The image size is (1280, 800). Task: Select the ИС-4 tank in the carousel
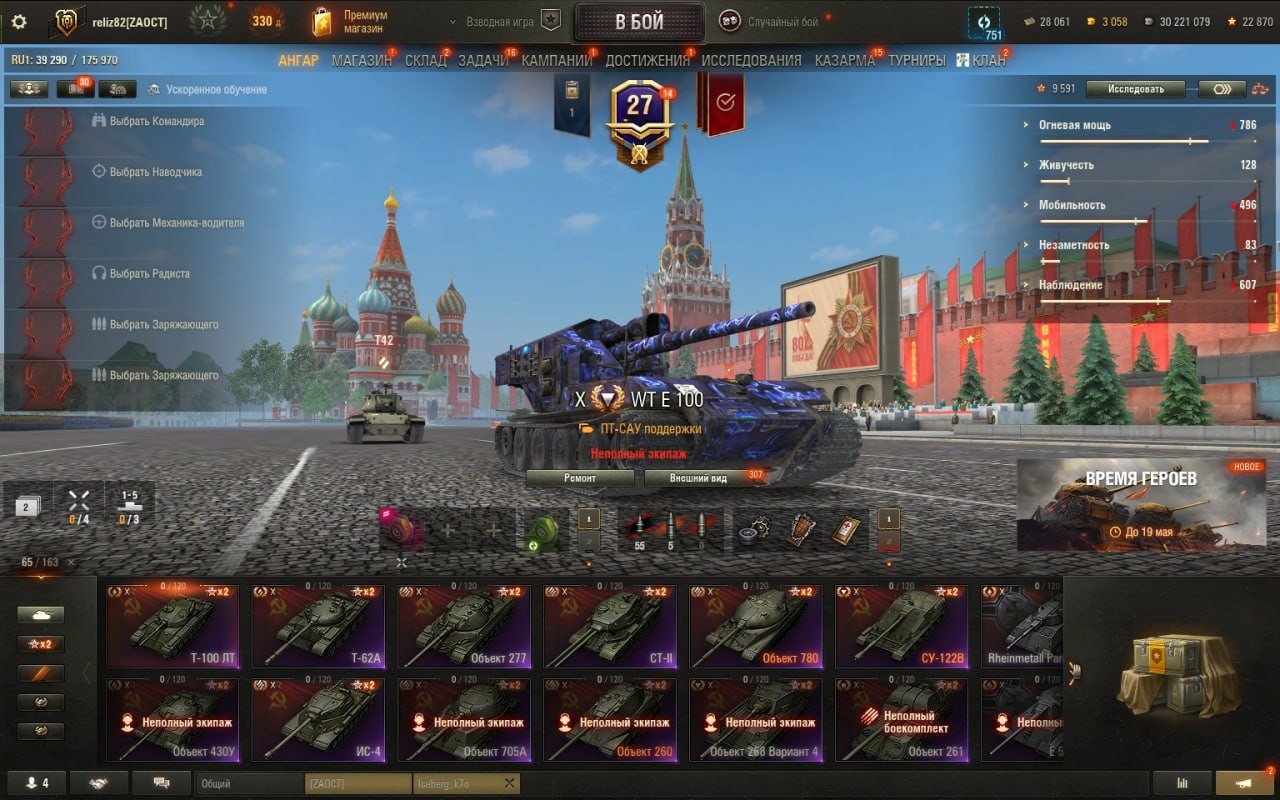318,720
